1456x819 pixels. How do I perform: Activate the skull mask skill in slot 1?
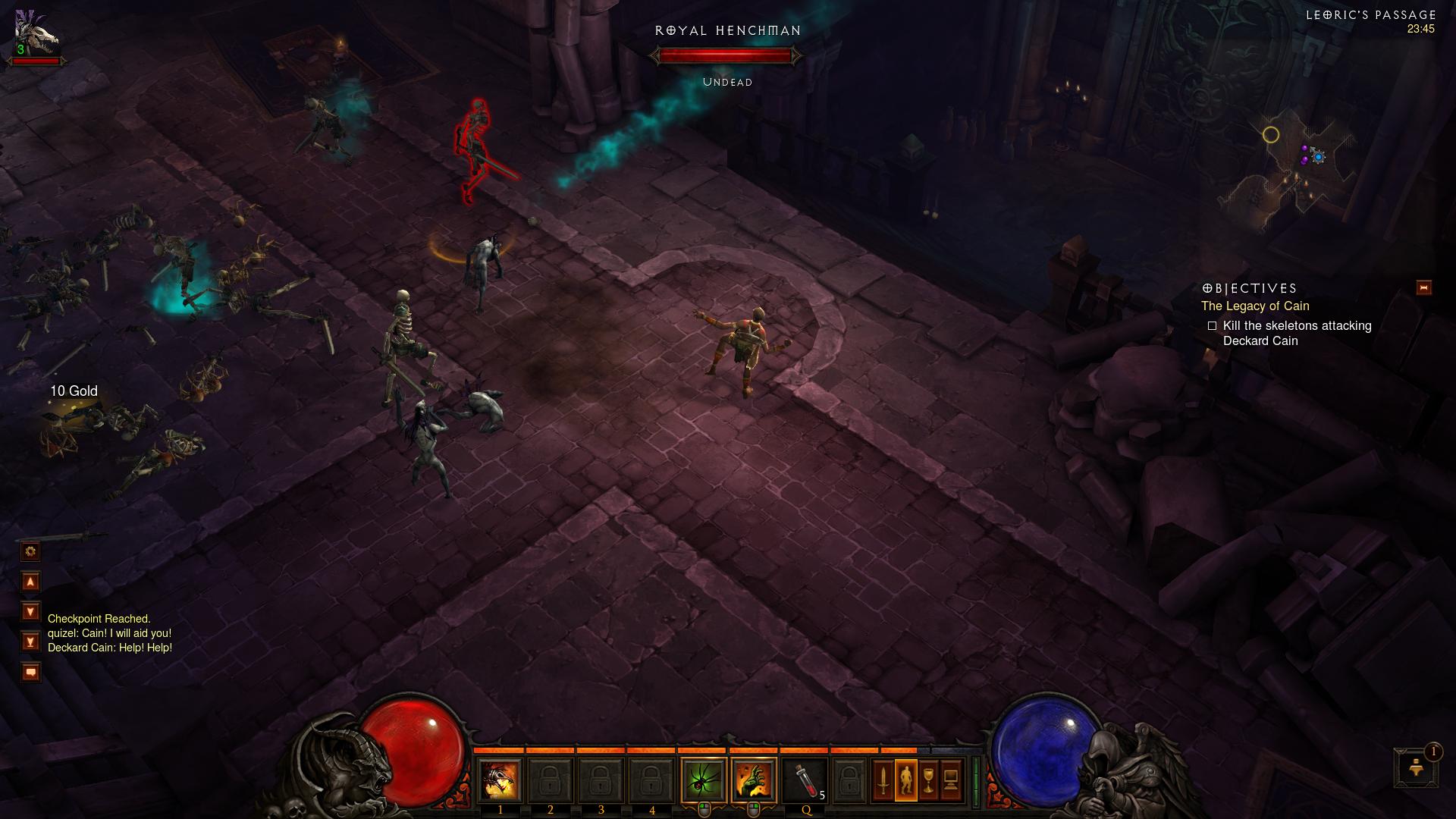pyautogui.click(x=500, y=780)
